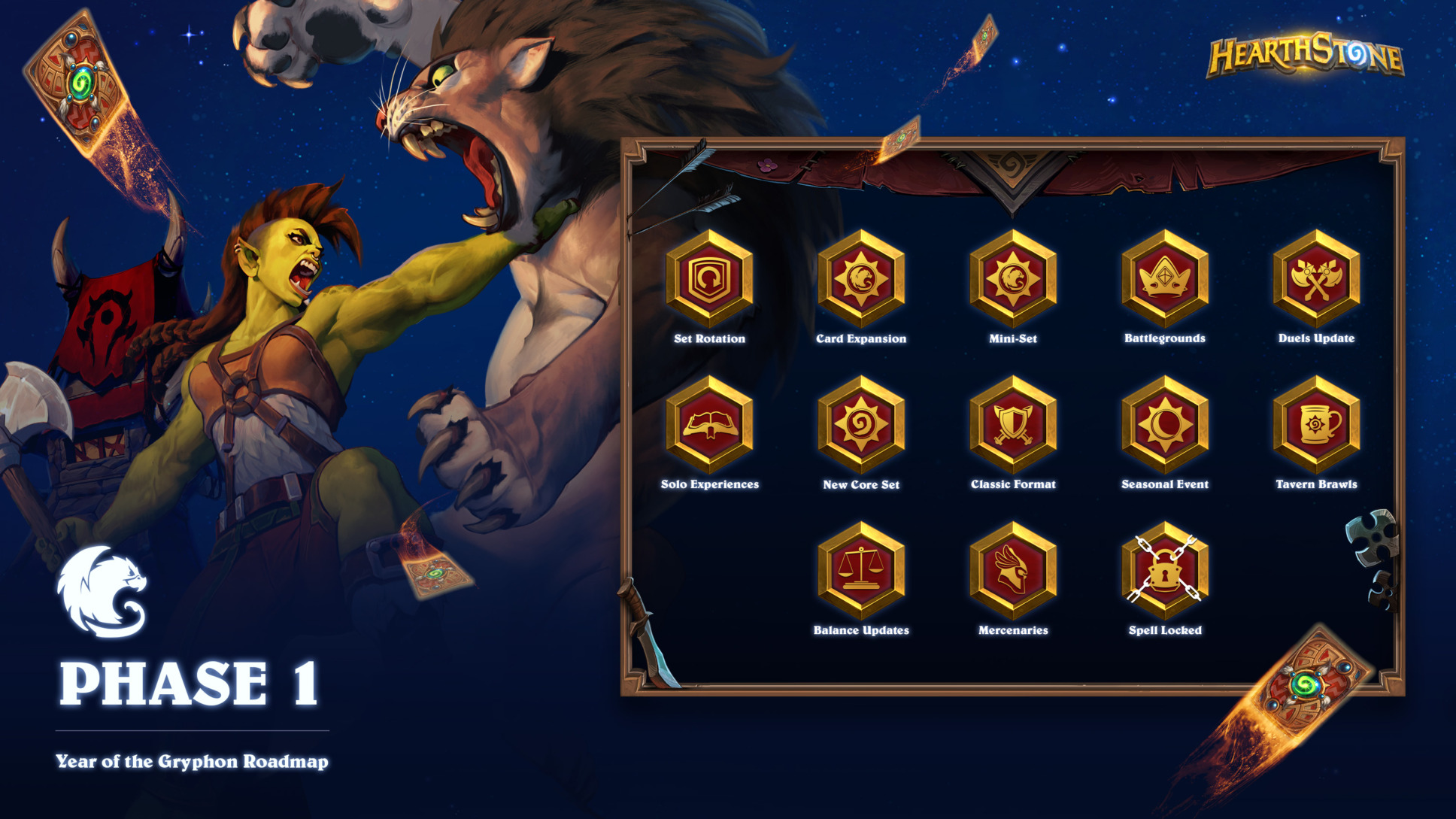Screen dimensions: 1456x819
Task: Select the Set Rotation badge
Action: pyautogui.click(x=709, y=279)
